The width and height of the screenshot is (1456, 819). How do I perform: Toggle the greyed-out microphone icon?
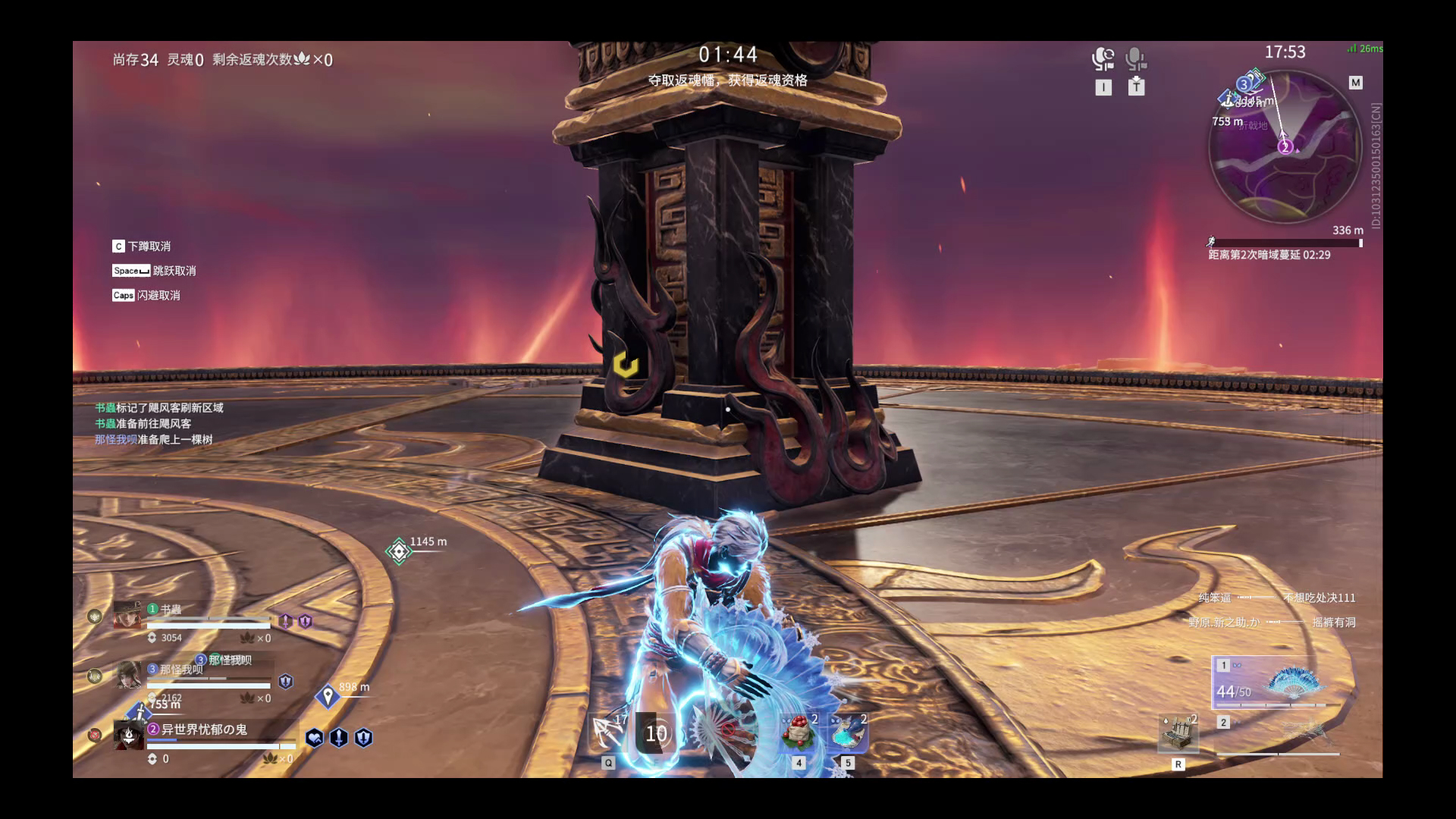pyautogui.click(x=1135, y=59)
